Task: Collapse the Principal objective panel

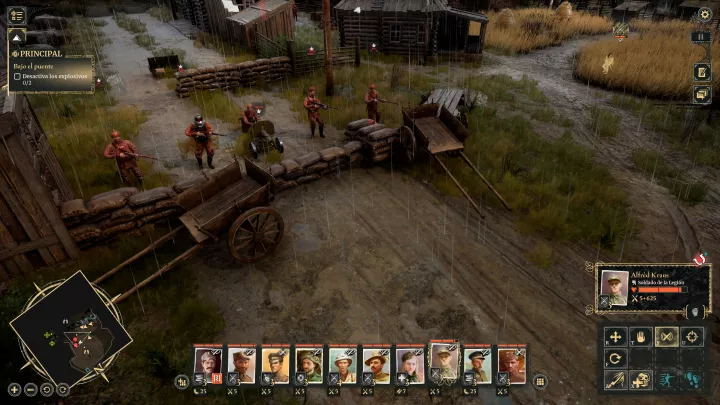Action: (x=16, y=35)
